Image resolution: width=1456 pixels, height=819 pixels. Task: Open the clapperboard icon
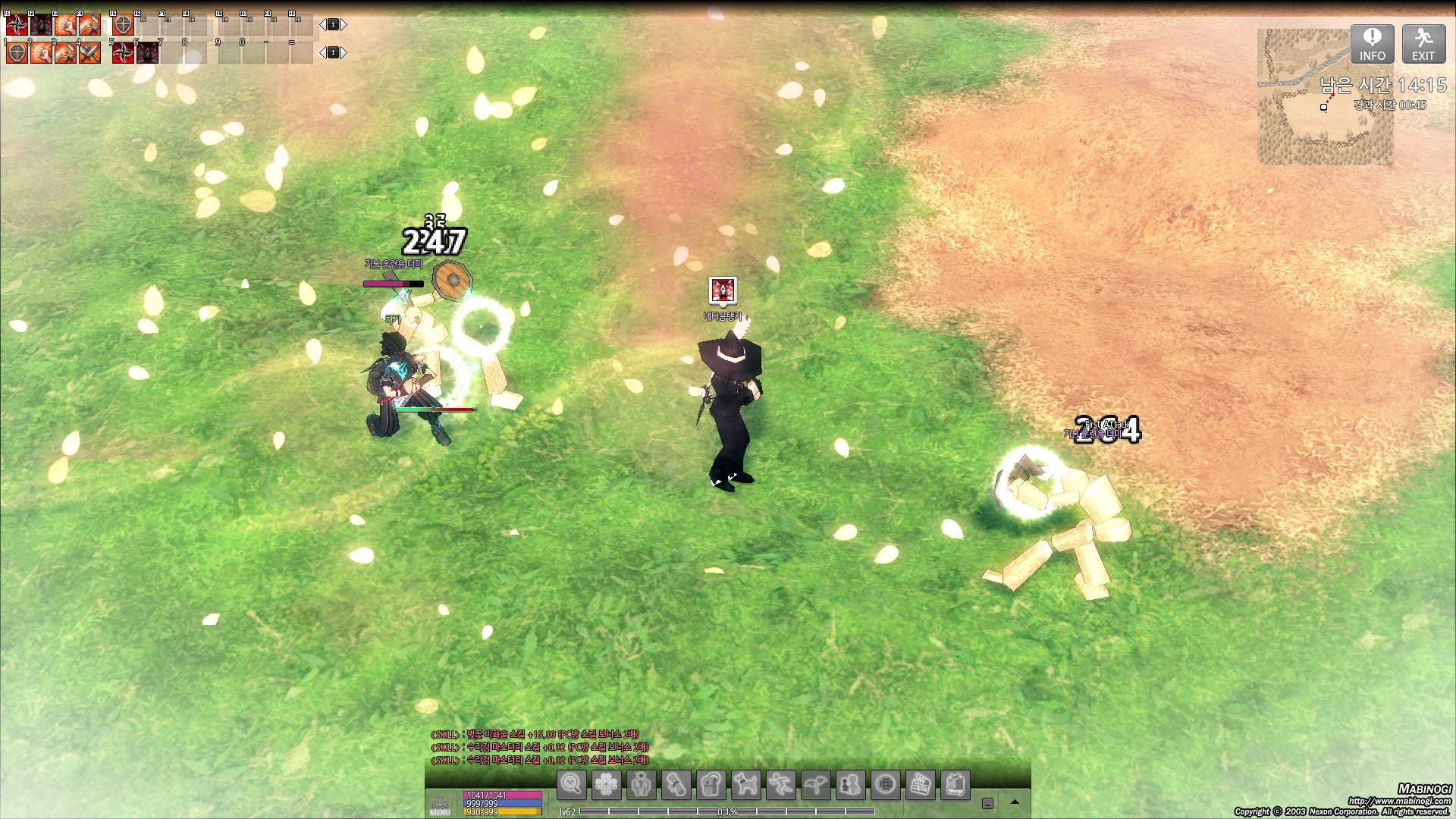(921, 785)
